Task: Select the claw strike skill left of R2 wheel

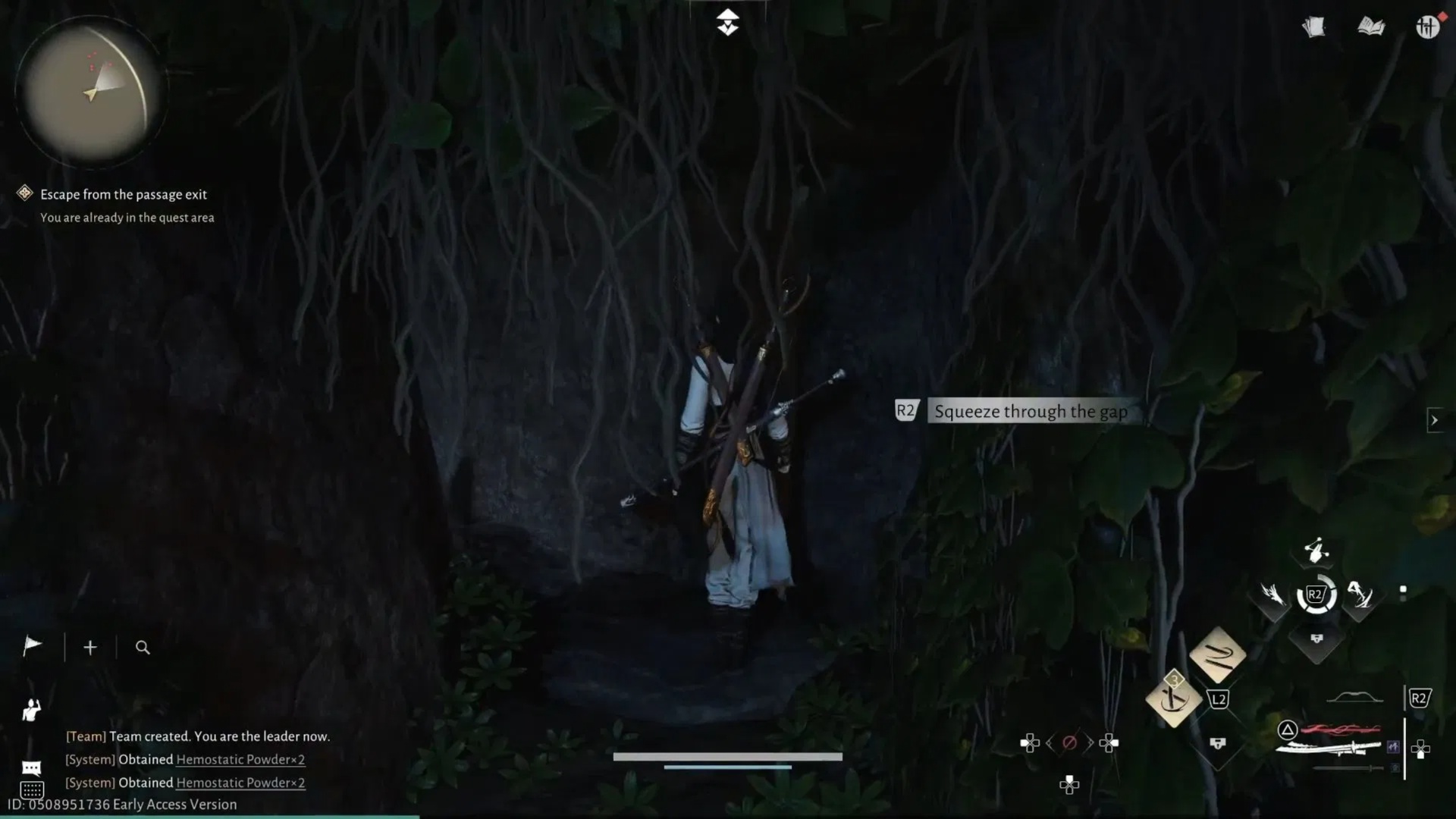Action: click(x=1272, y=595)
